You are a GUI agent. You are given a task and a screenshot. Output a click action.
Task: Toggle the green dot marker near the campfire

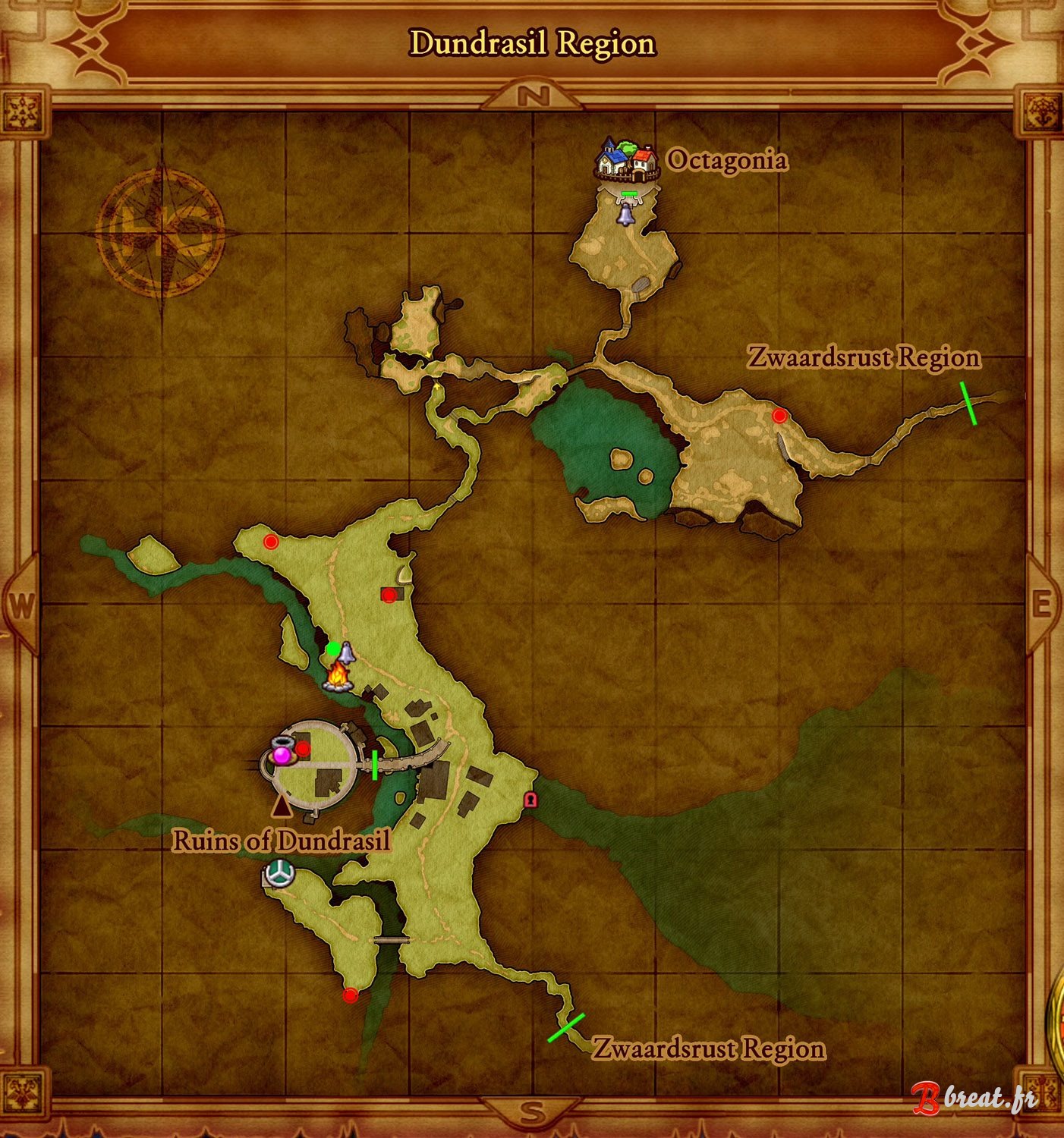(x=332, y=648)
